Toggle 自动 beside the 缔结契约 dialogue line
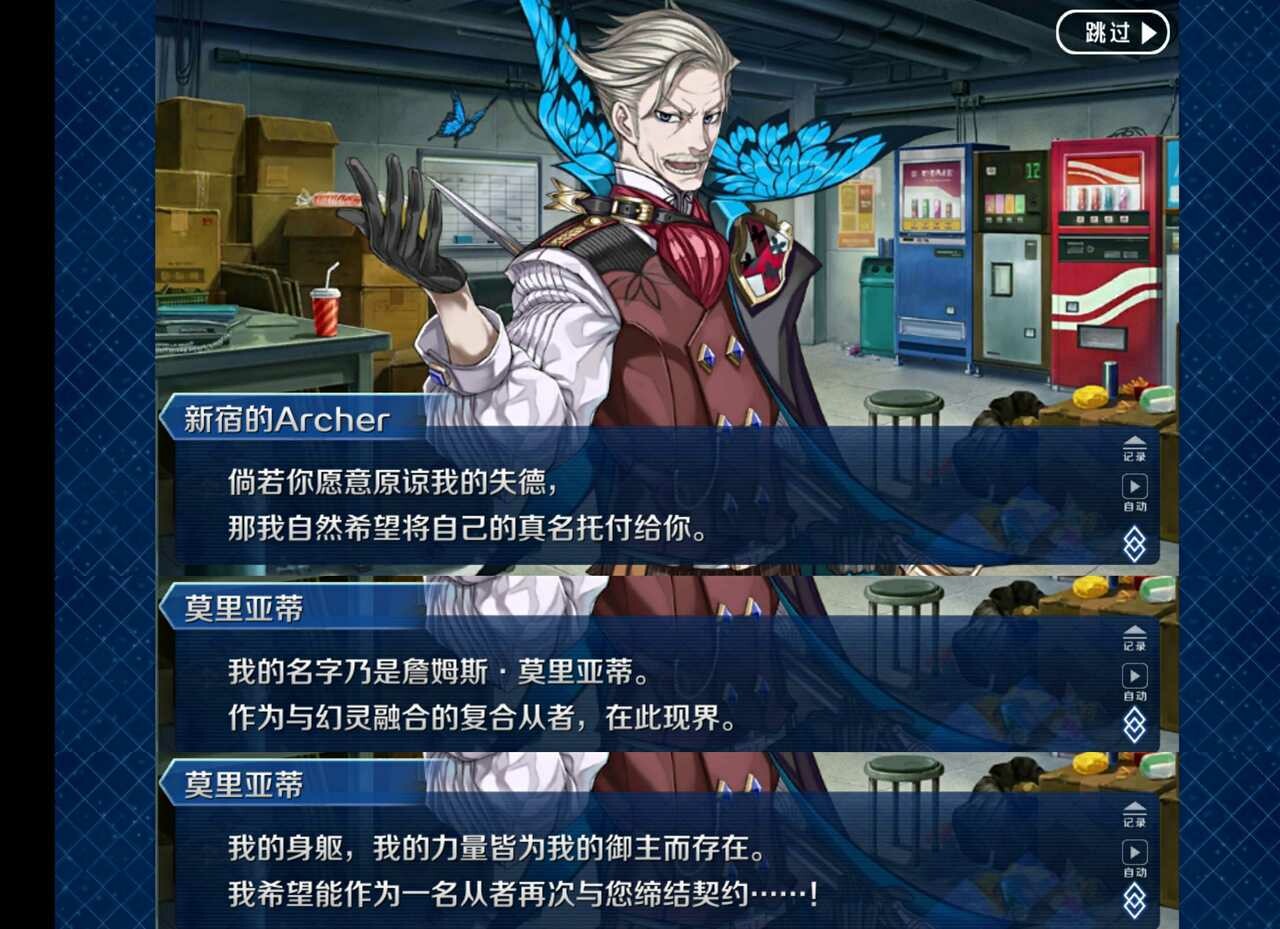Viewport: 1280px width, 929px height. 1134,856
